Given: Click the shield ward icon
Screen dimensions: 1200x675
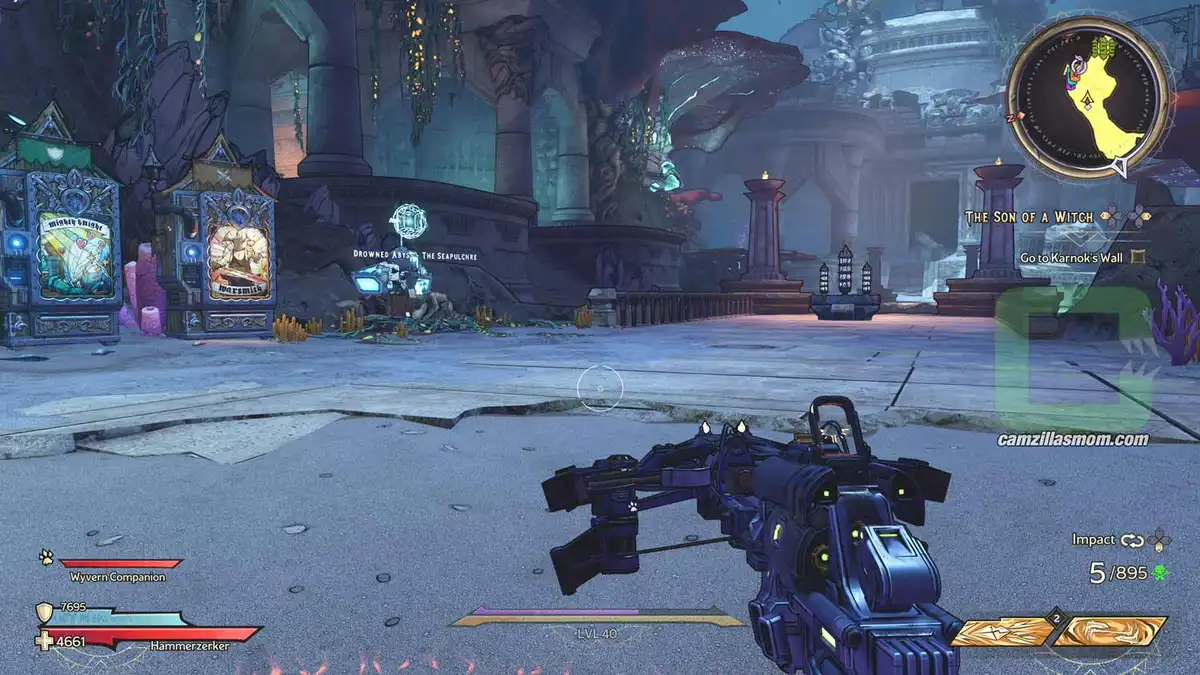Looking at the screenshot, I should pos(44,612).
